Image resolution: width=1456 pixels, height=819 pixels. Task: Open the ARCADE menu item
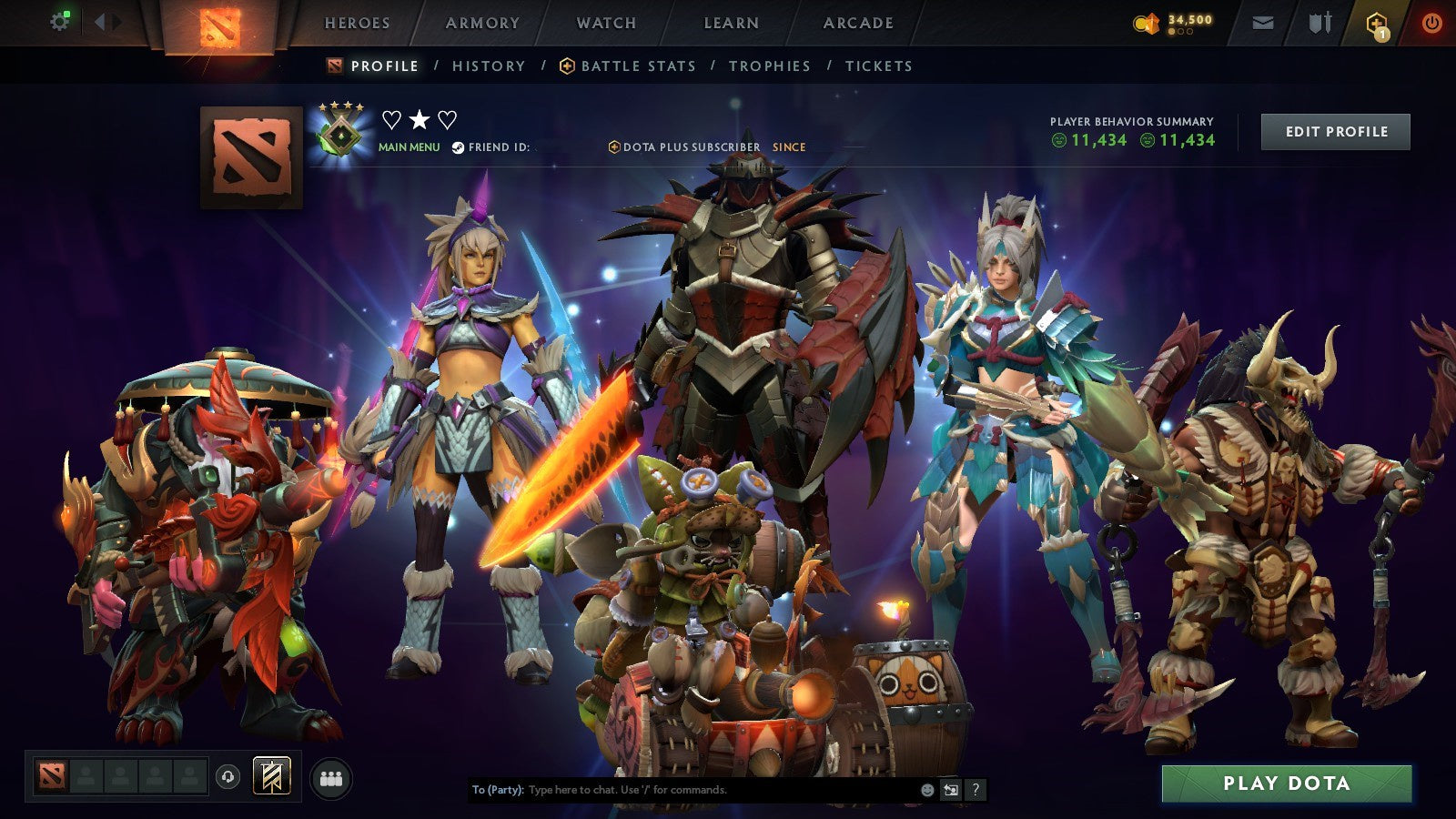pyautogui.click(x=859, y=24)
